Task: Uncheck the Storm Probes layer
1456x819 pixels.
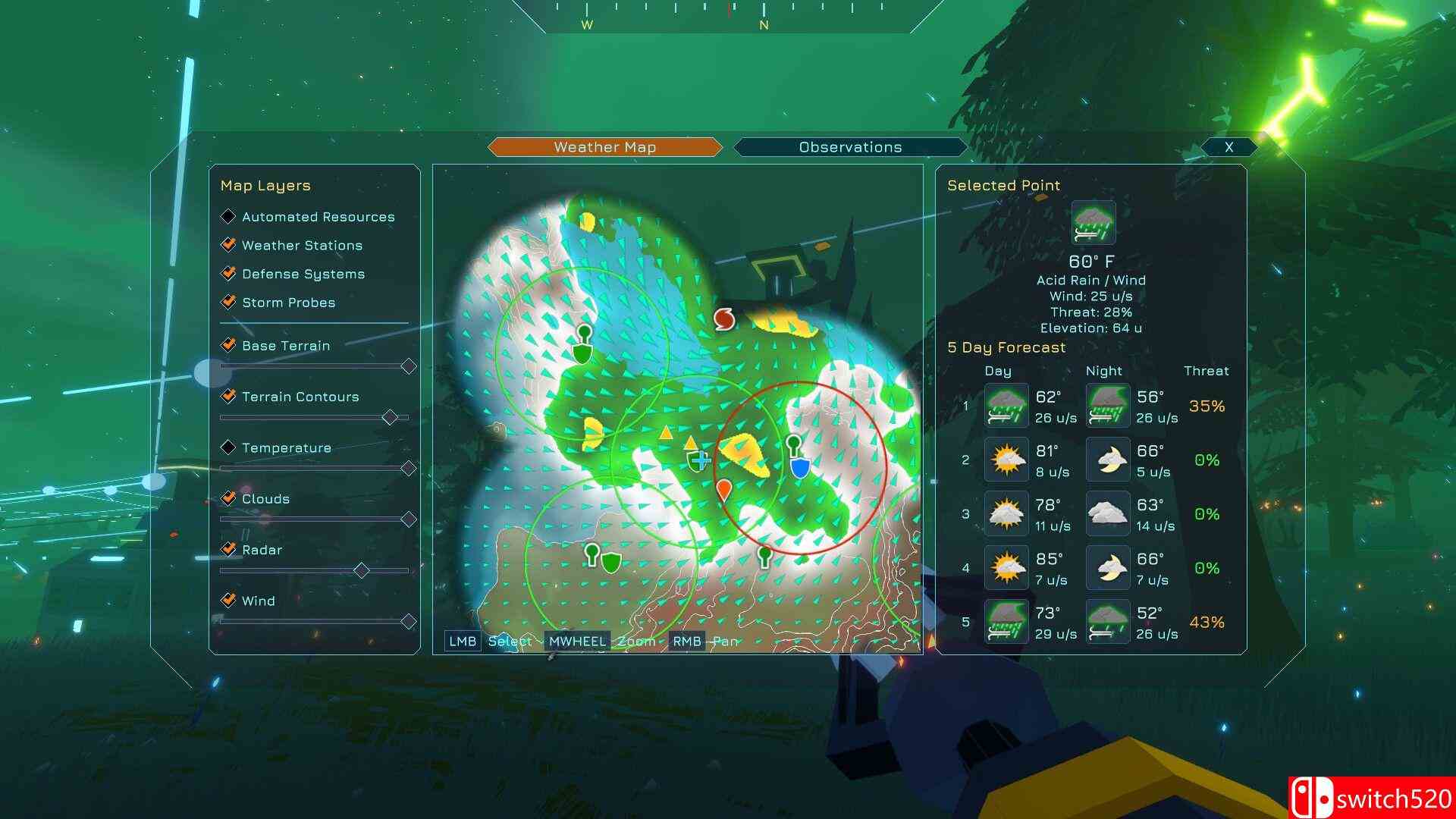Action: click(228, 303)
